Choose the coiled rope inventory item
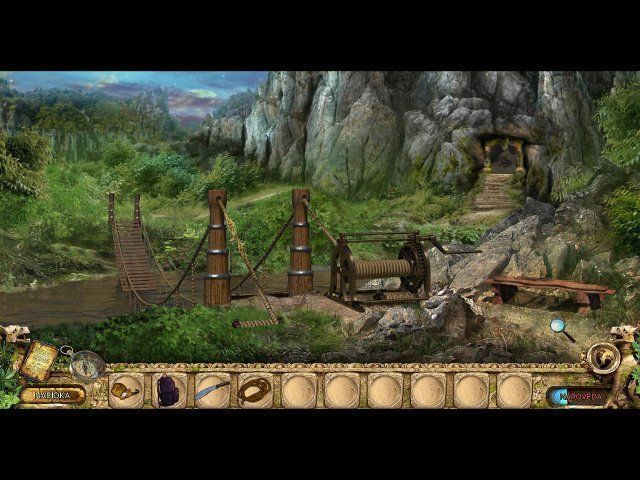The height and width of the screenshot is (480, 640). 255,390
